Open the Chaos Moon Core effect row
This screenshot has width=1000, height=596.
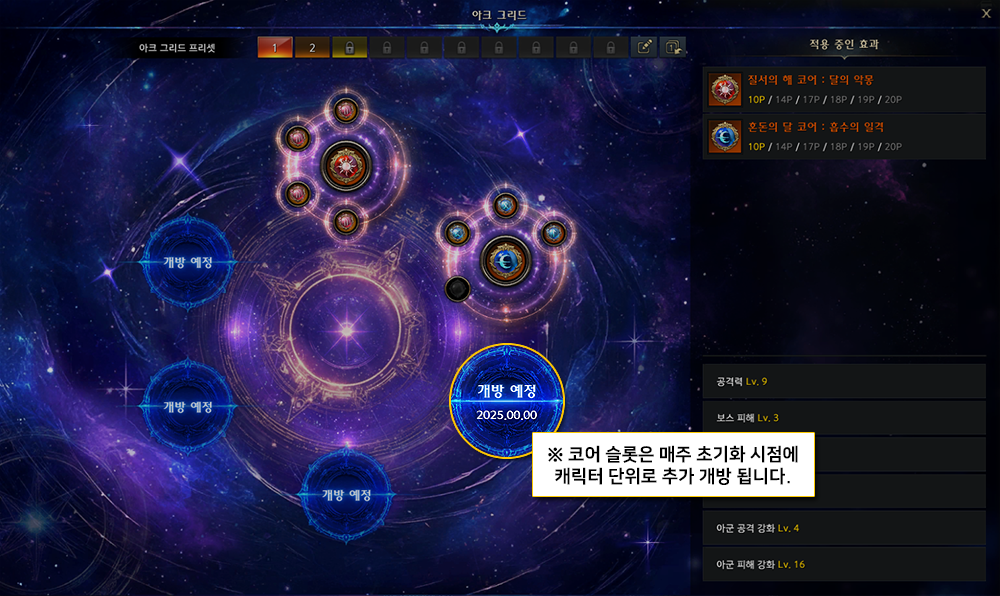(x=846, y=136)
